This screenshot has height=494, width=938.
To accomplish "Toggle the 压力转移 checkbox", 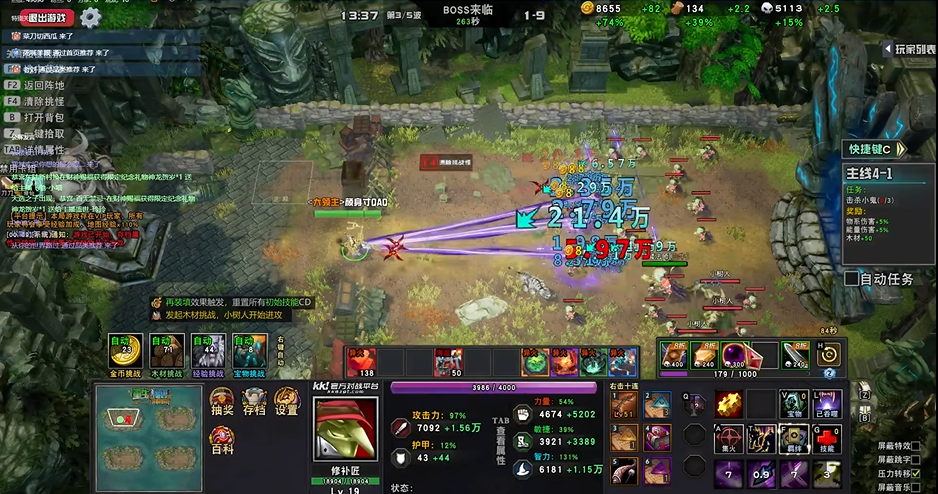I will (x=915, y=473).
